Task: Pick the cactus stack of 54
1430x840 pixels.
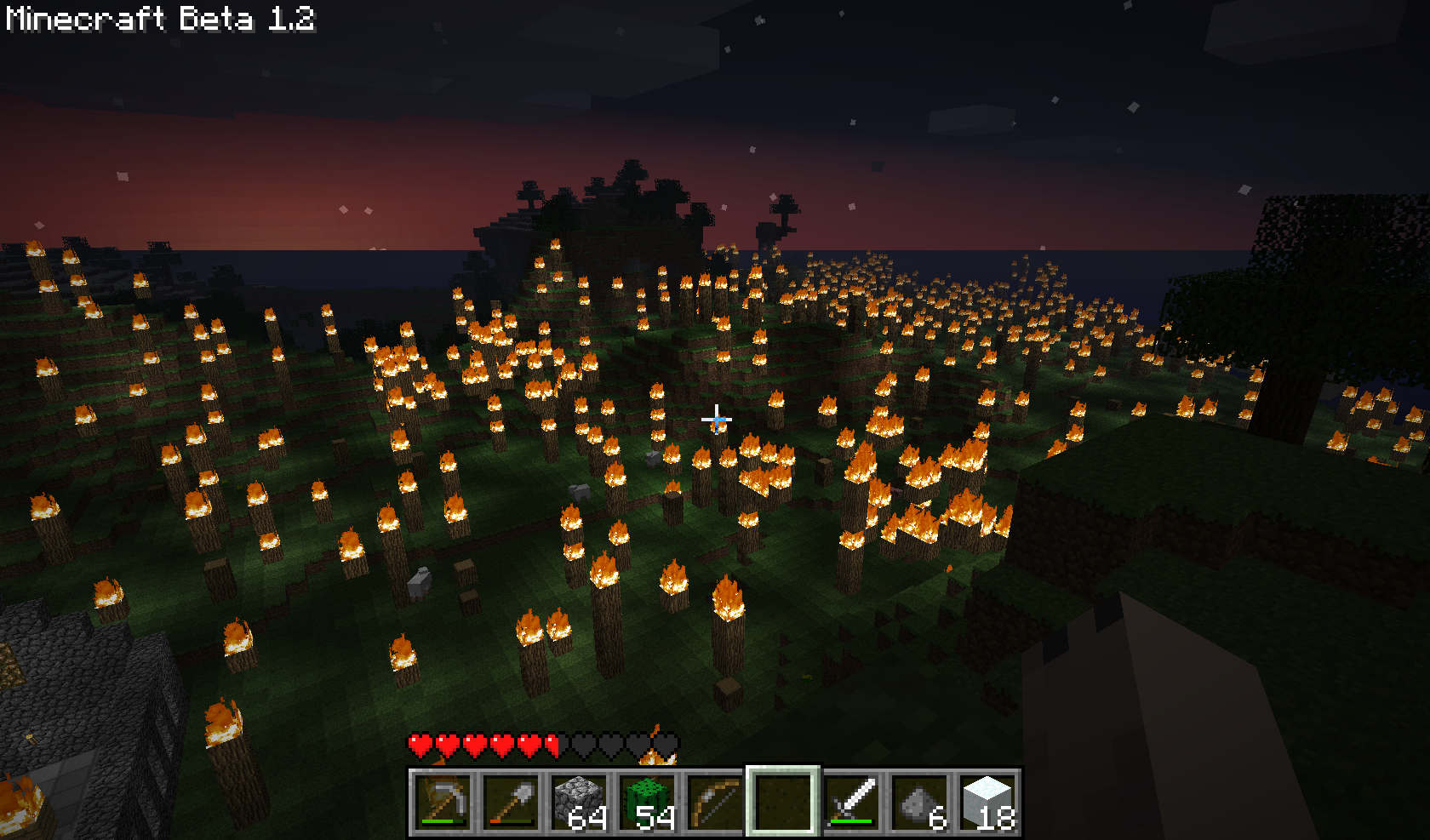Action: click(x=647, y=802)
